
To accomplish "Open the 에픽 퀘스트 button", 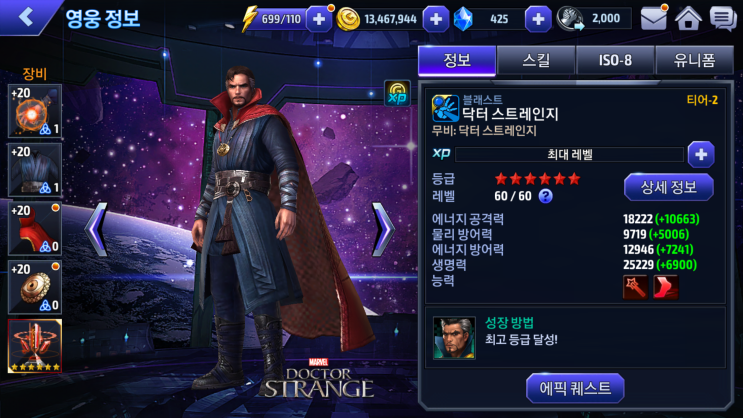I will (x=575, y=388).
